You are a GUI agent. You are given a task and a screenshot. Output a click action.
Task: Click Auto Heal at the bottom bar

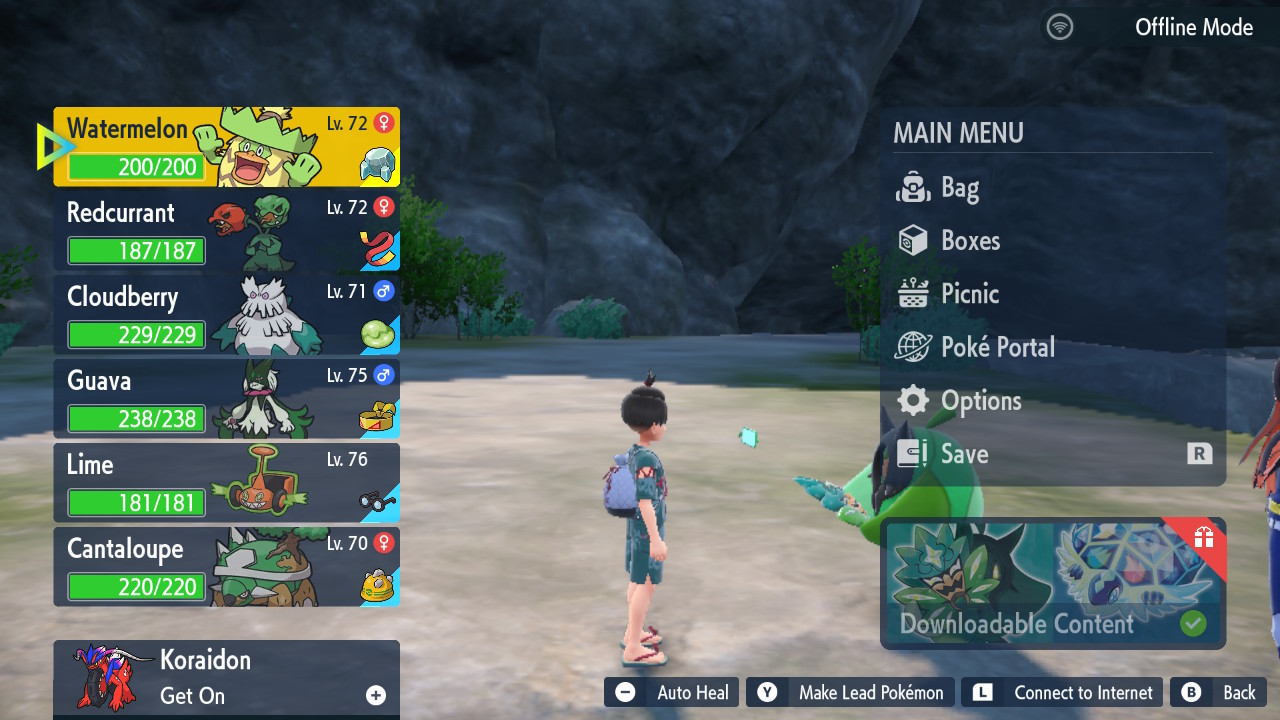click(x=672, y=693)
